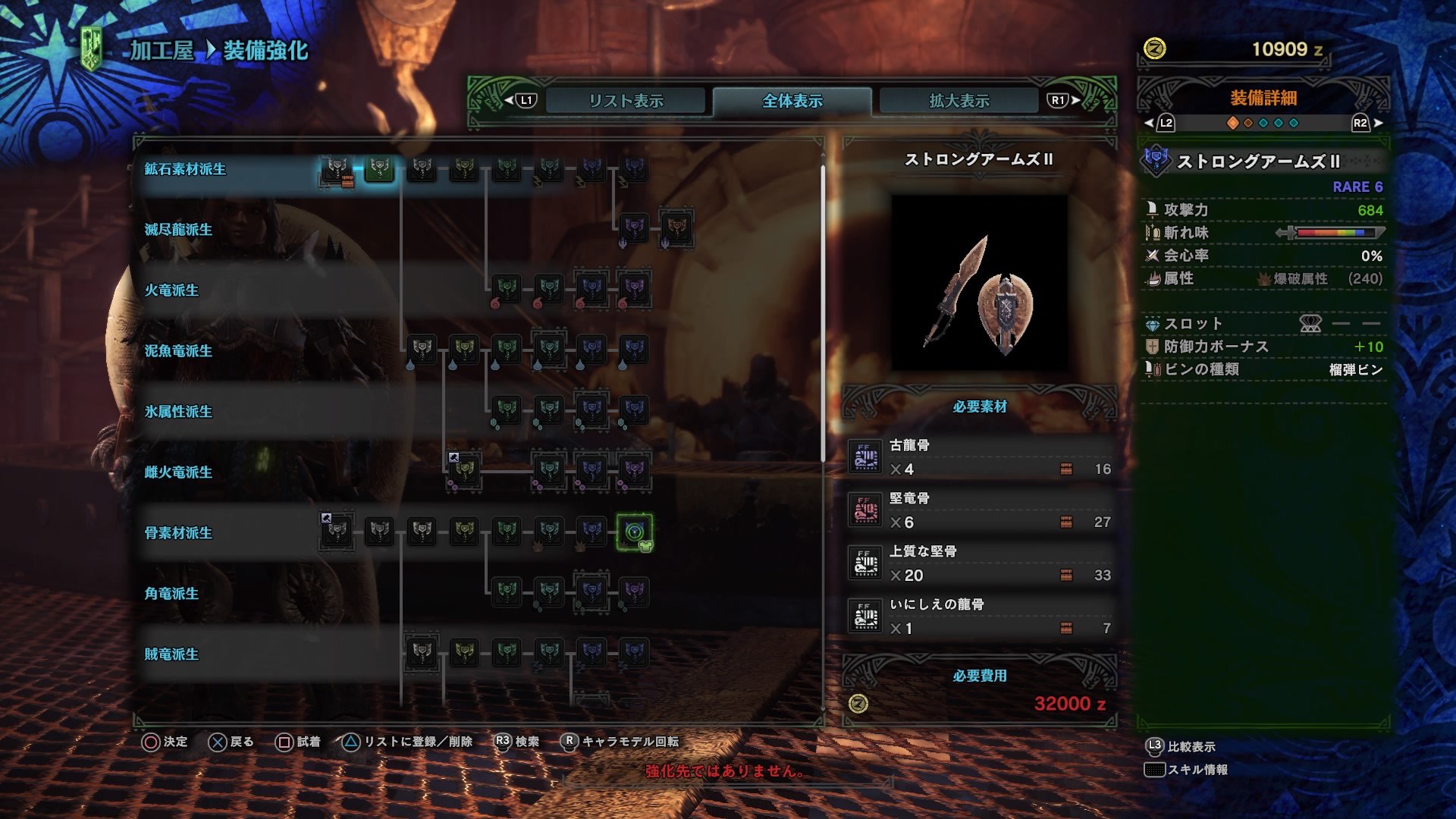Image resolution: width=1456 pixels, height=819 pixels.
Task: Expand the 火竜派生 weapon branch
Action: tap(173, 290)
